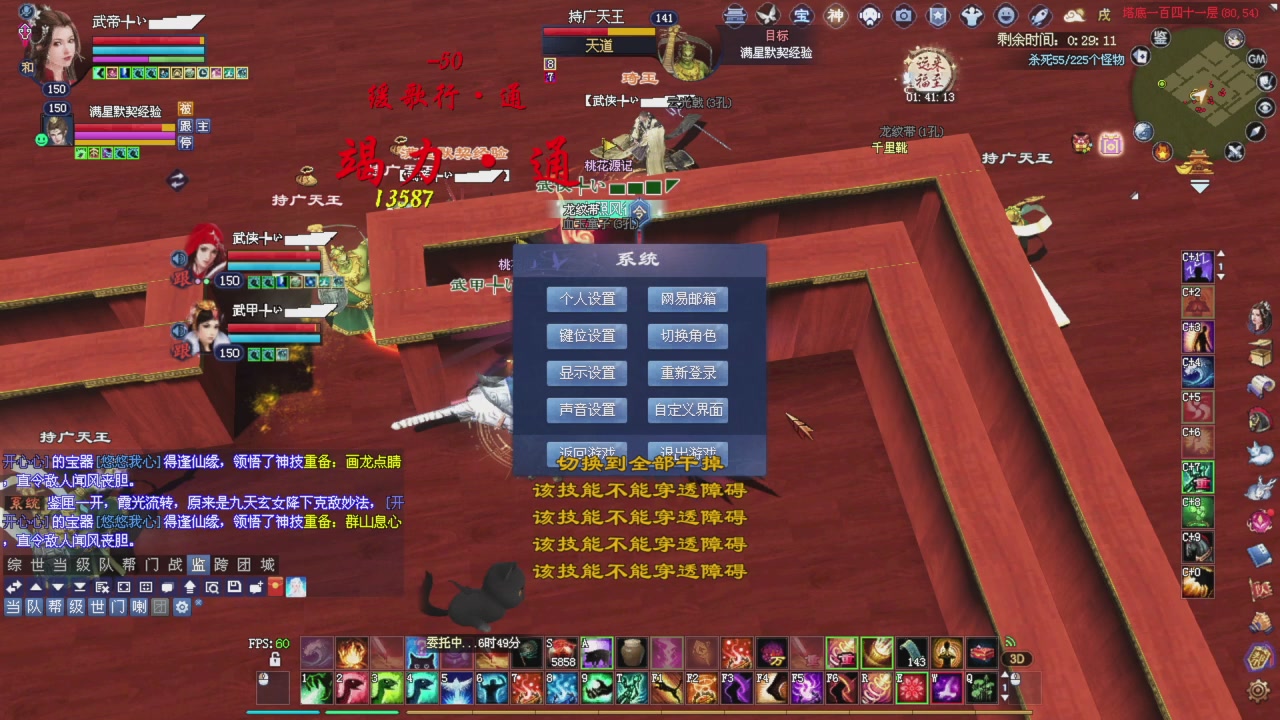Toggle the 喇 horn channel shortcut in chat

[x=139, y=607]
